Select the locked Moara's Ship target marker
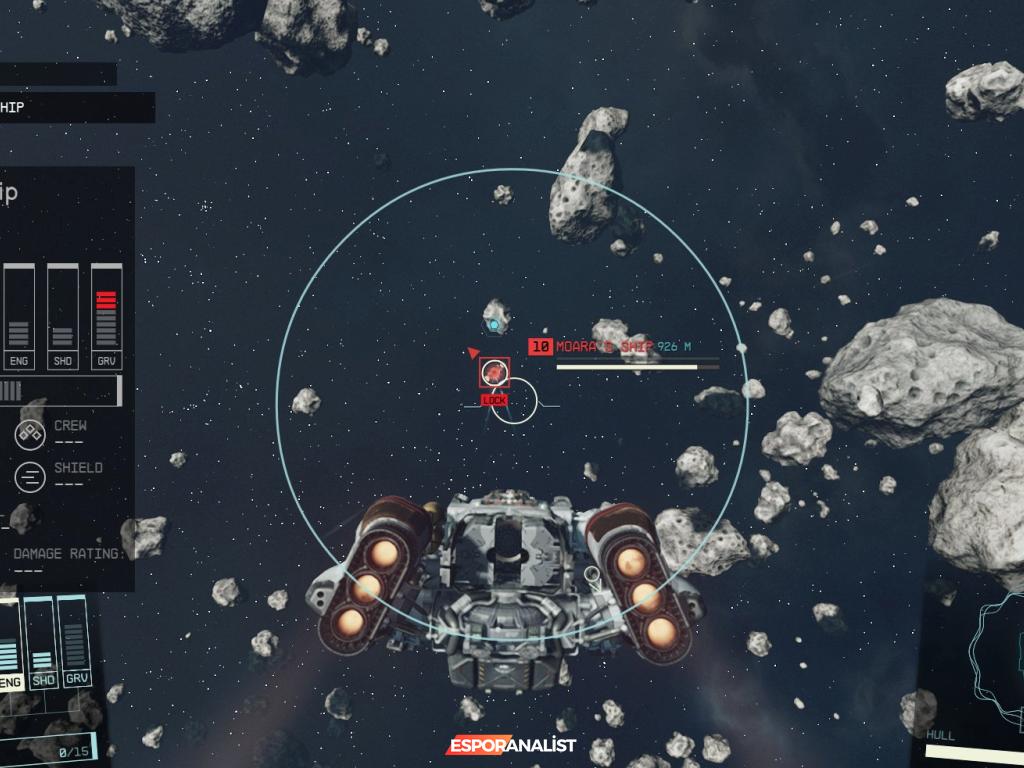1024x768 pixels. (x=494, y=374)
